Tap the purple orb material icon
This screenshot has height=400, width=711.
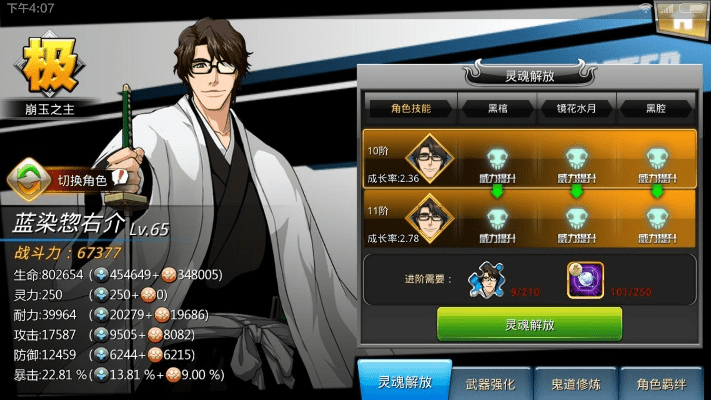pos(582,277)
